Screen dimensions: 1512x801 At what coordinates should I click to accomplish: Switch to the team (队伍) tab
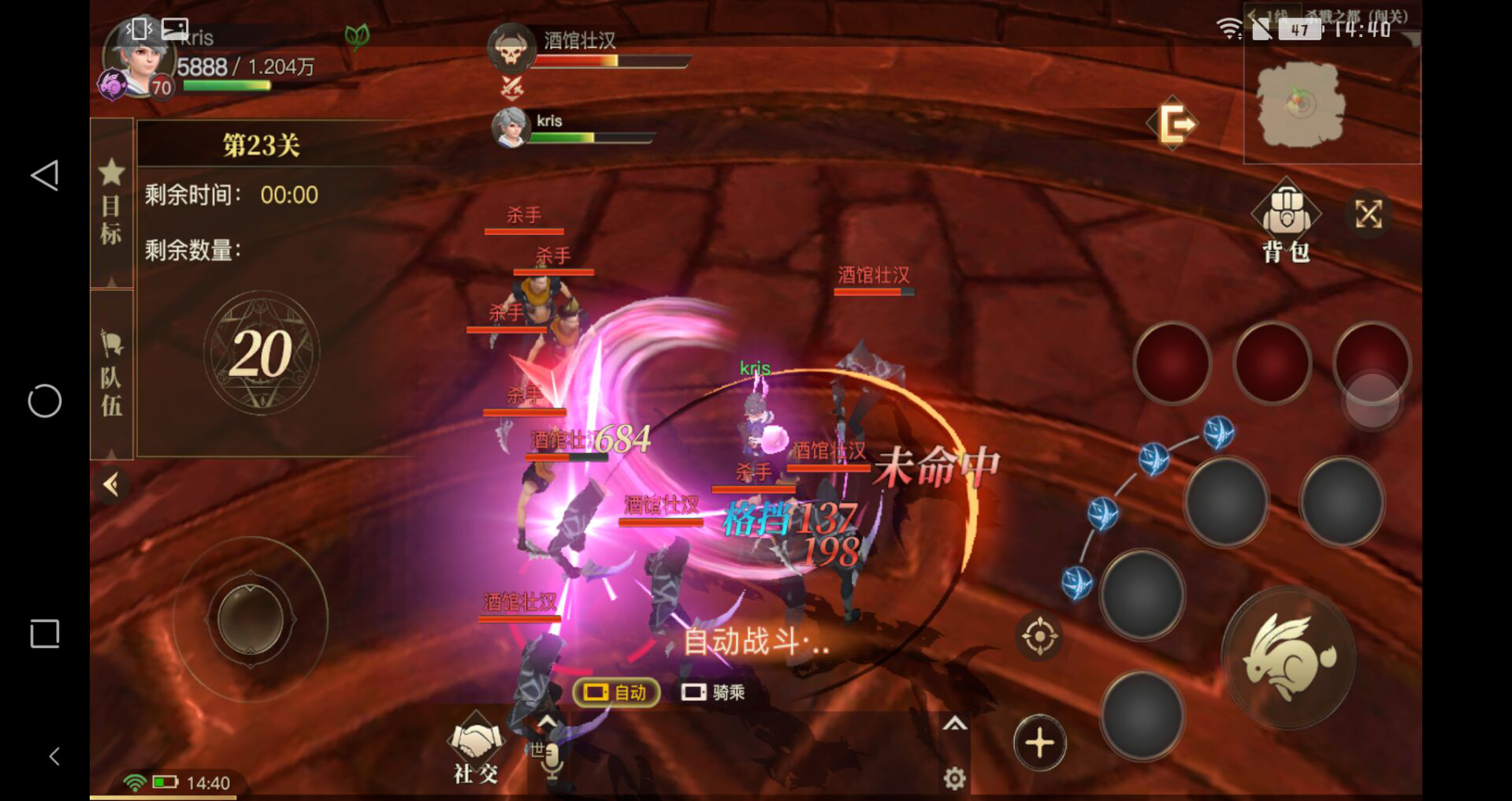[x=111, y=373]
